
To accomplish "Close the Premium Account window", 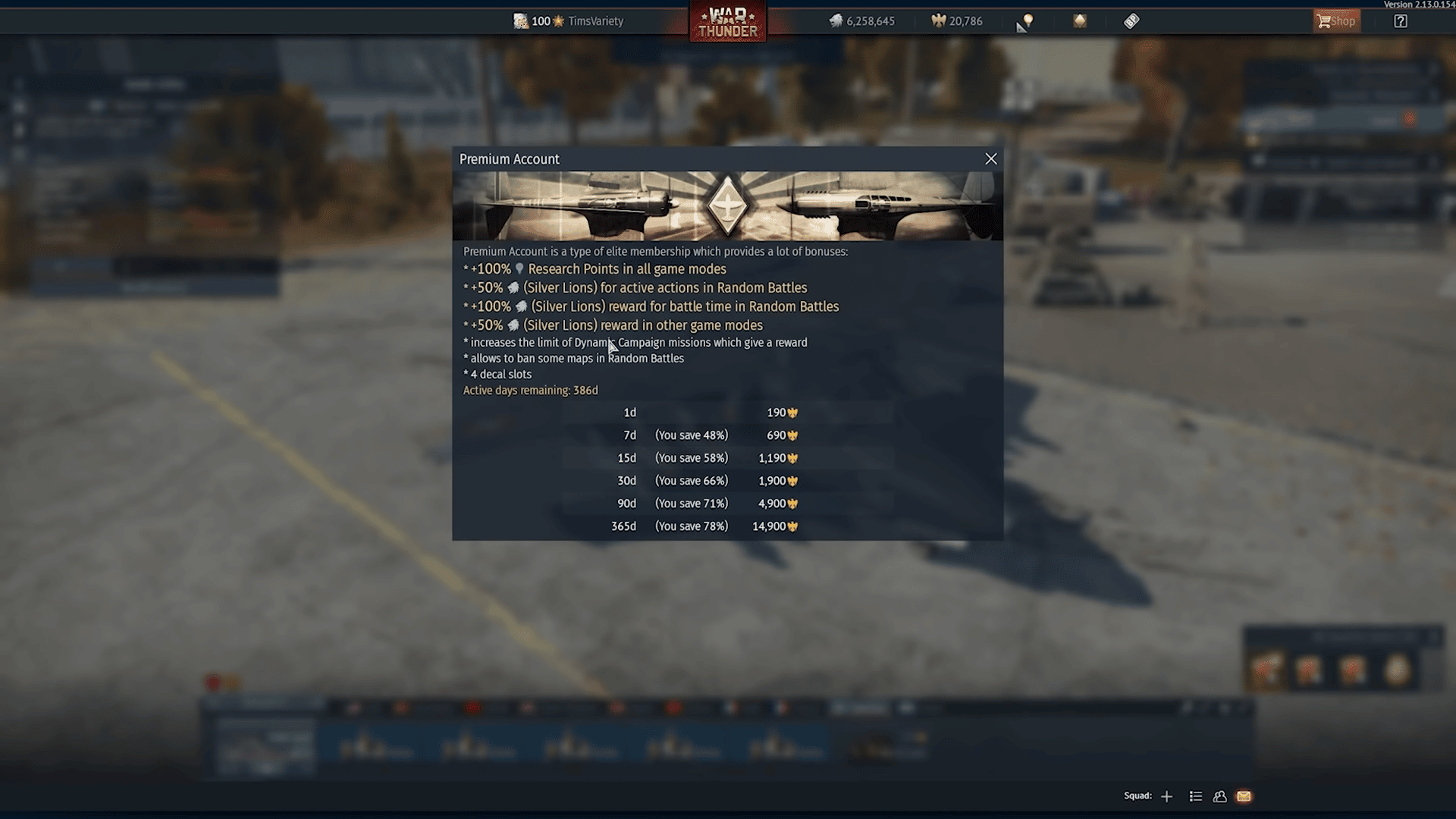I will pos(991,158).
